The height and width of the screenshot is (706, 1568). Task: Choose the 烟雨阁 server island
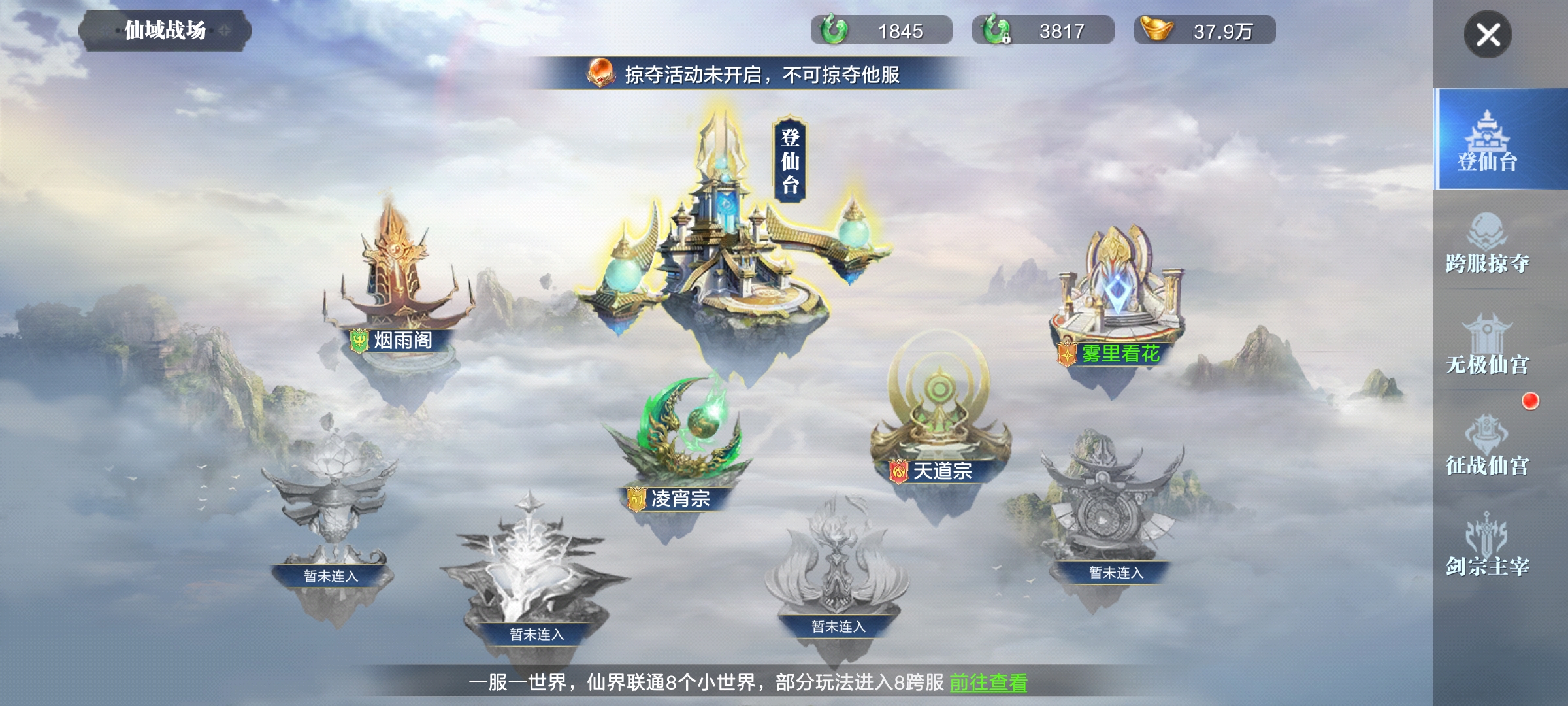coord(397,288)
